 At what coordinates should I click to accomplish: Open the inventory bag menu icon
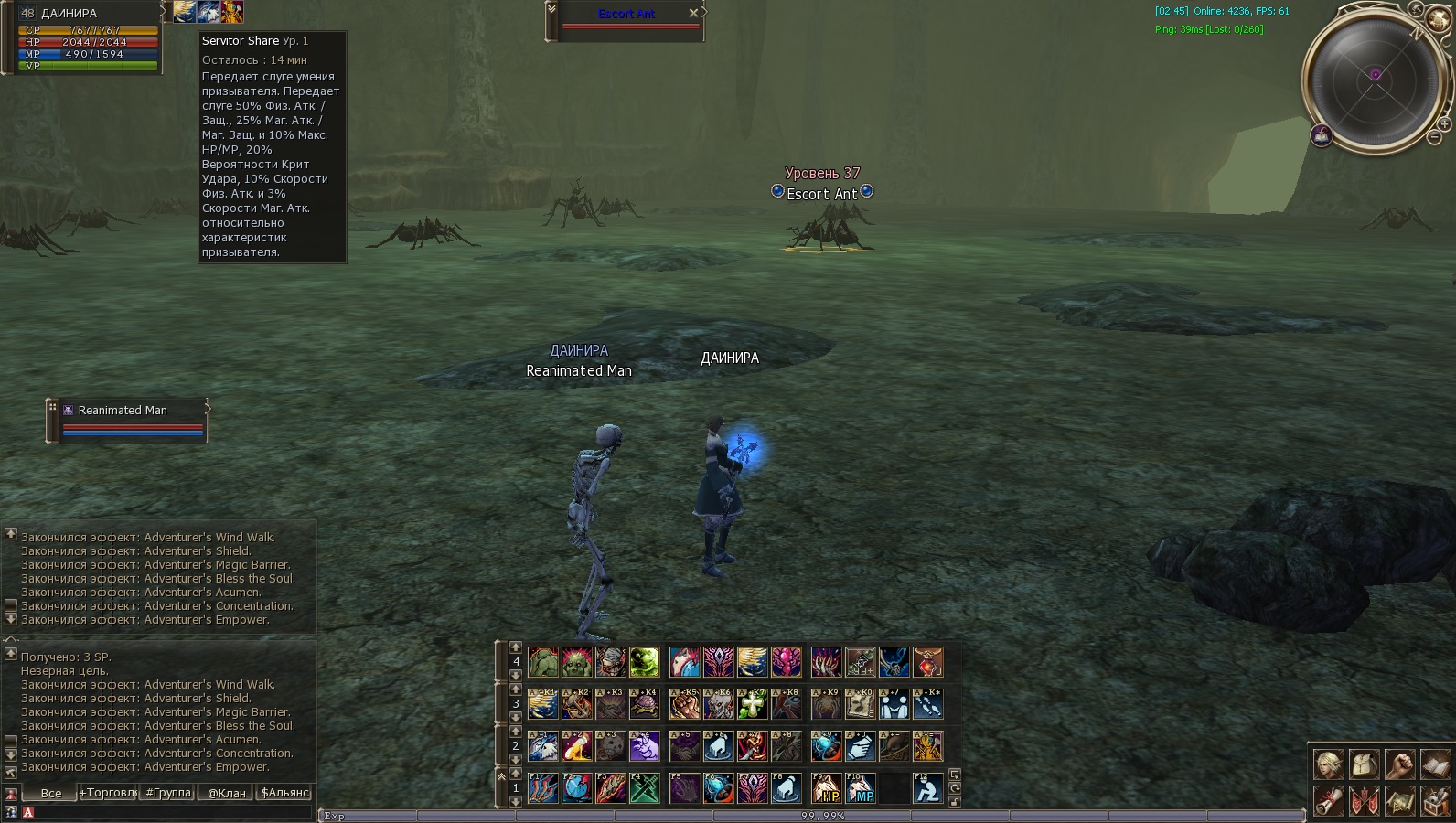click(1364, 764)
